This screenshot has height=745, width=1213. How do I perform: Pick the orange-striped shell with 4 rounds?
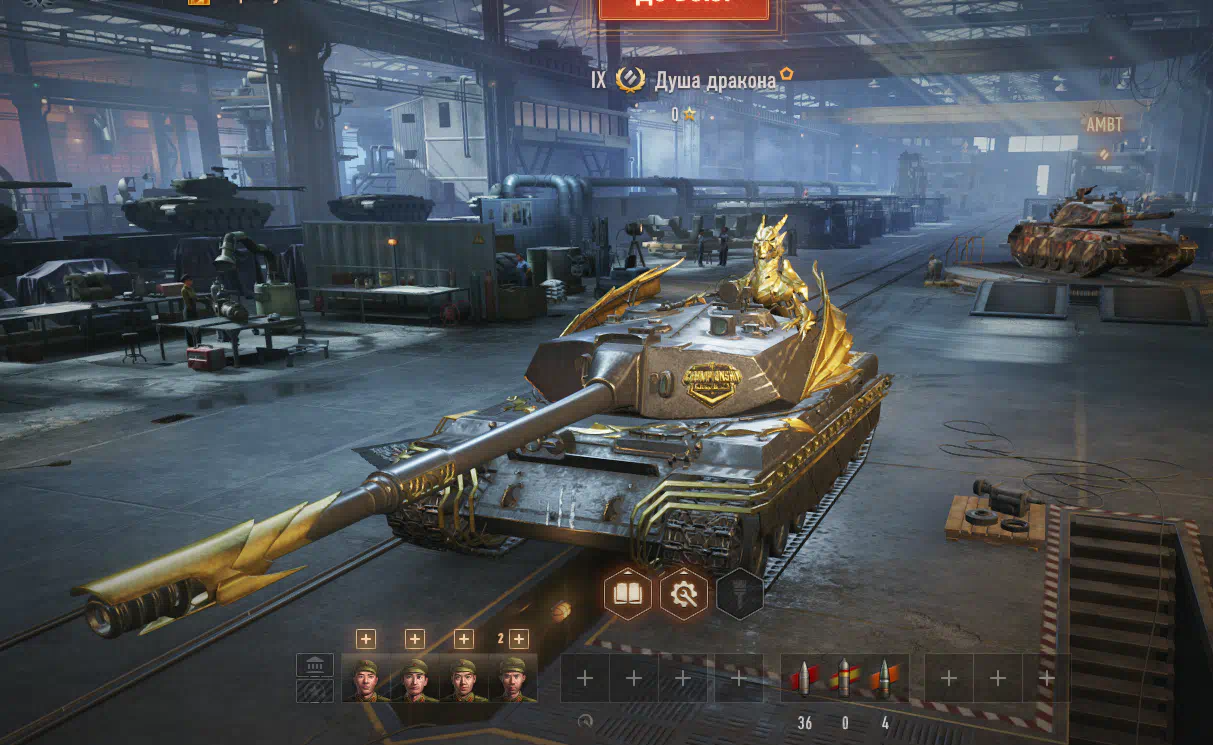884,679
